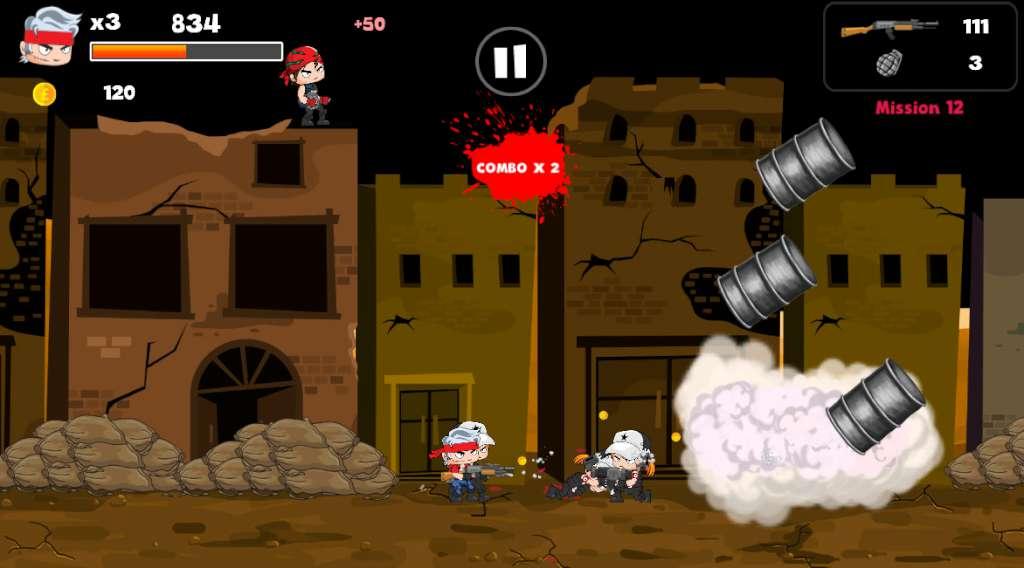The width and height of the screenshot is (1024, 568).
Task: Select the assault rifle weapon icon
Action: pyautogui.click(x=888, y=27)
